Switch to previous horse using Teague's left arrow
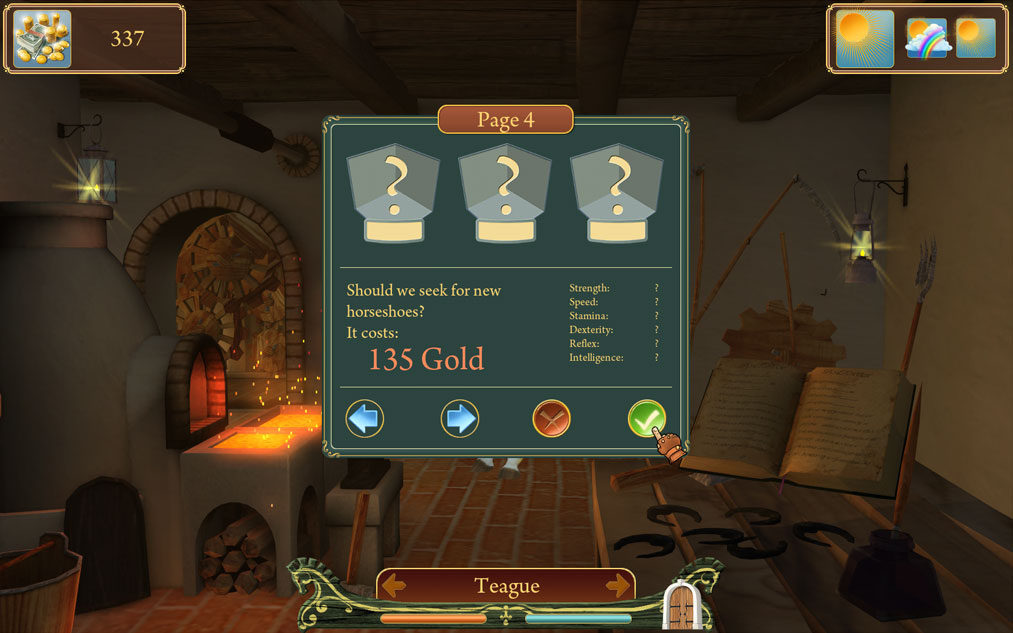The image size is (1013, 633). tap(394, 586)
